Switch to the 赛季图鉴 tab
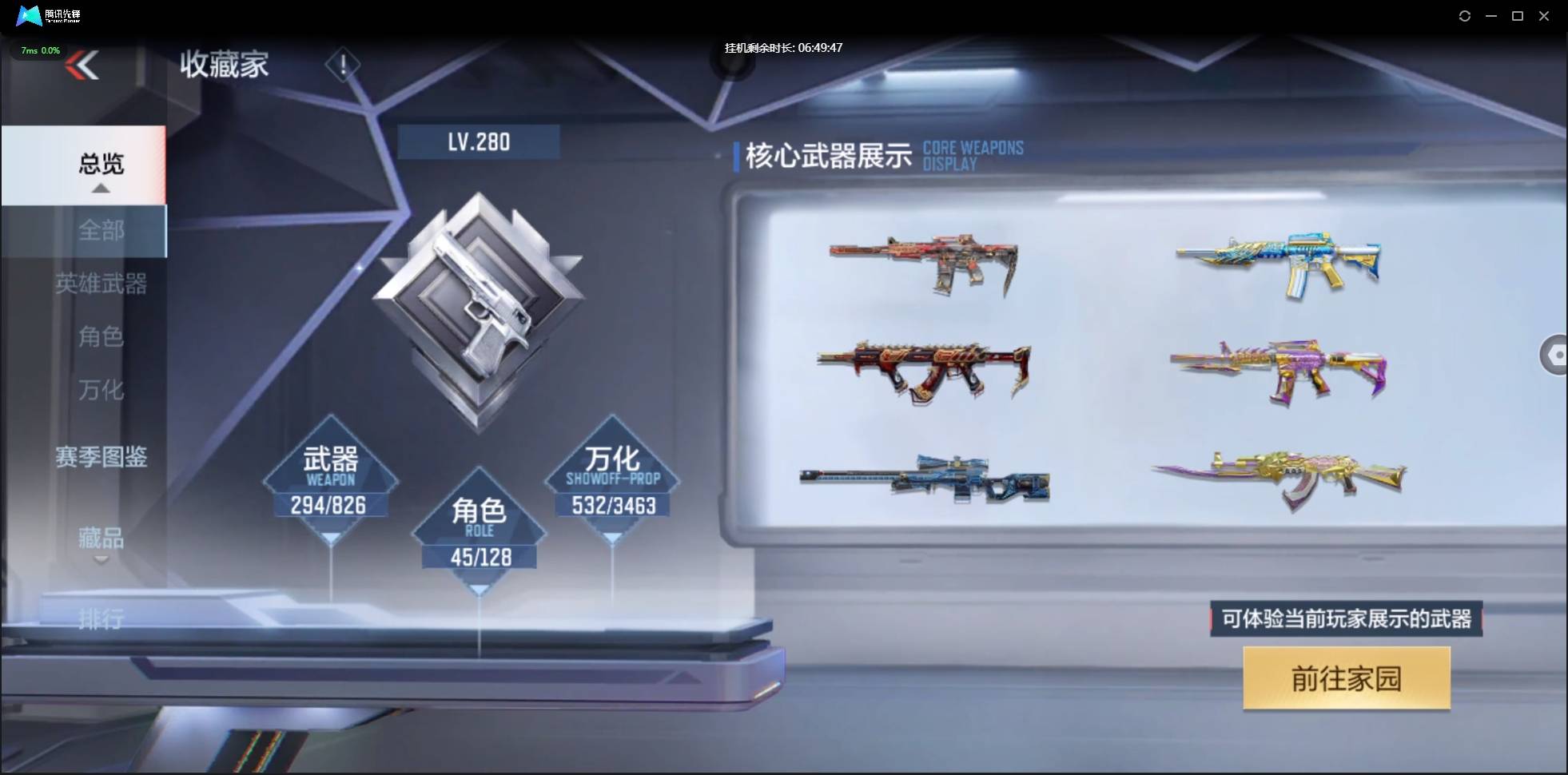The width and height of the screenshot is (1568, 775). (101, 457)
